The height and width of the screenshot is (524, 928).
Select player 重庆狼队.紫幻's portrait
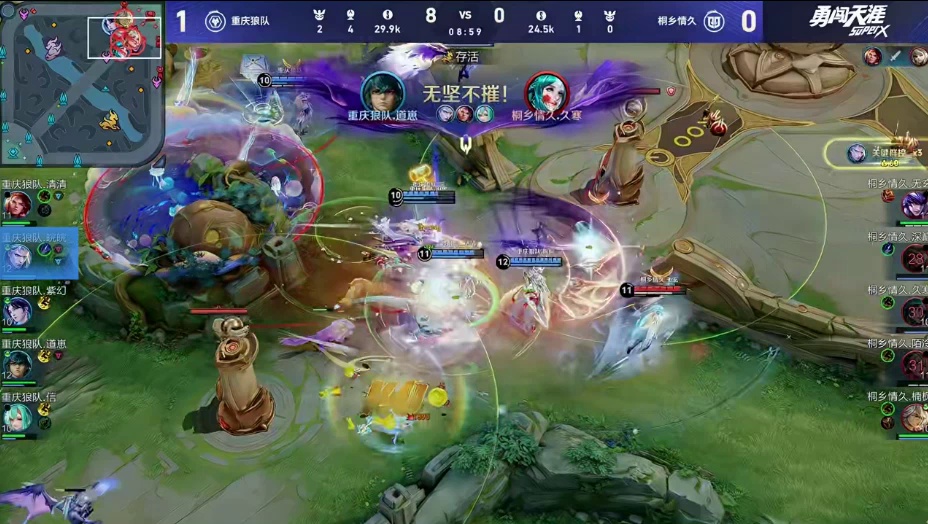pyautogui.click(x=17, y=311)
